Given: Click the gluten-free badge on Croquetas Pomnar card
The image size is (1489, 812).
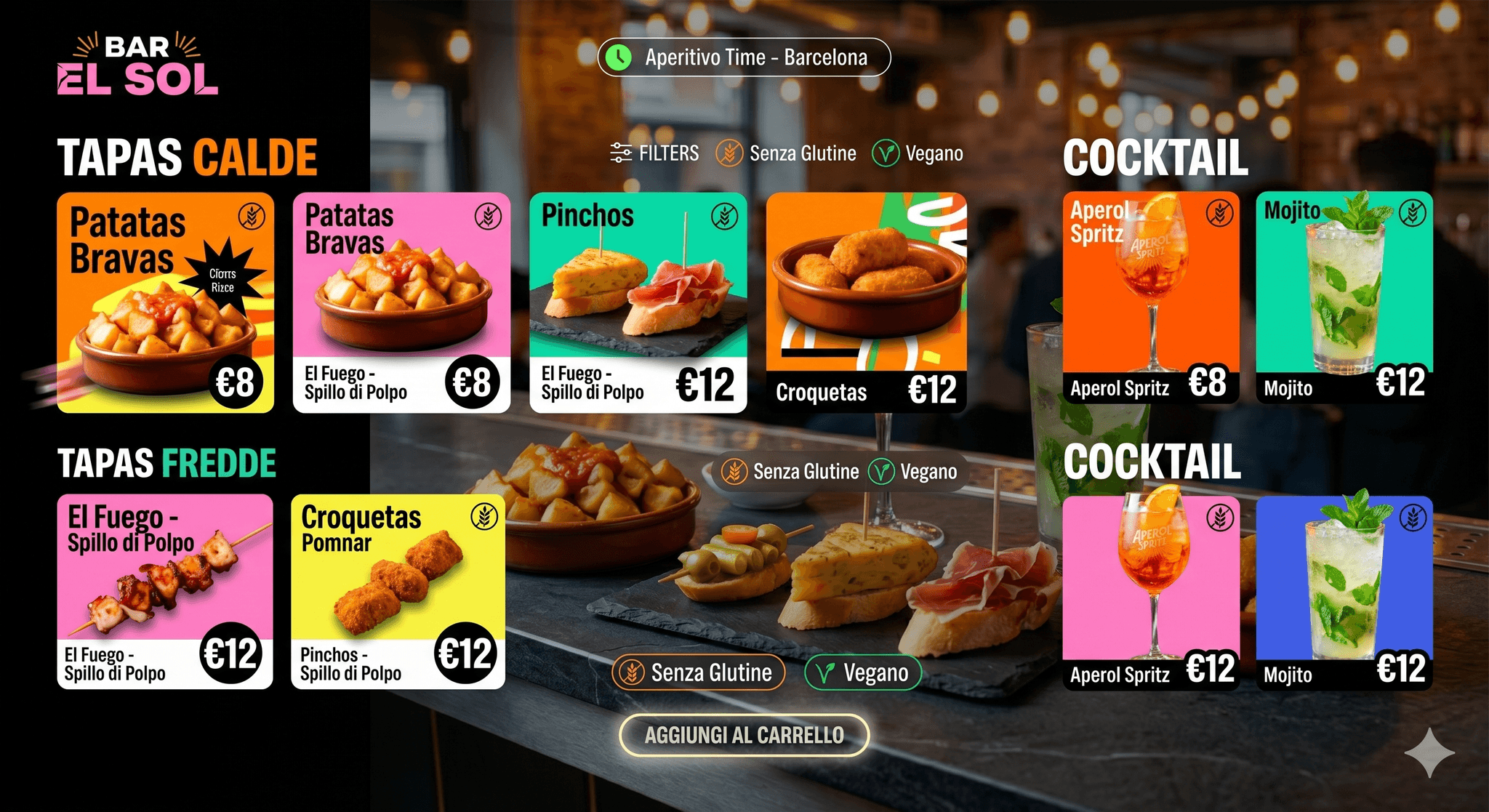Looking at the screenshot, I should 483,515.
